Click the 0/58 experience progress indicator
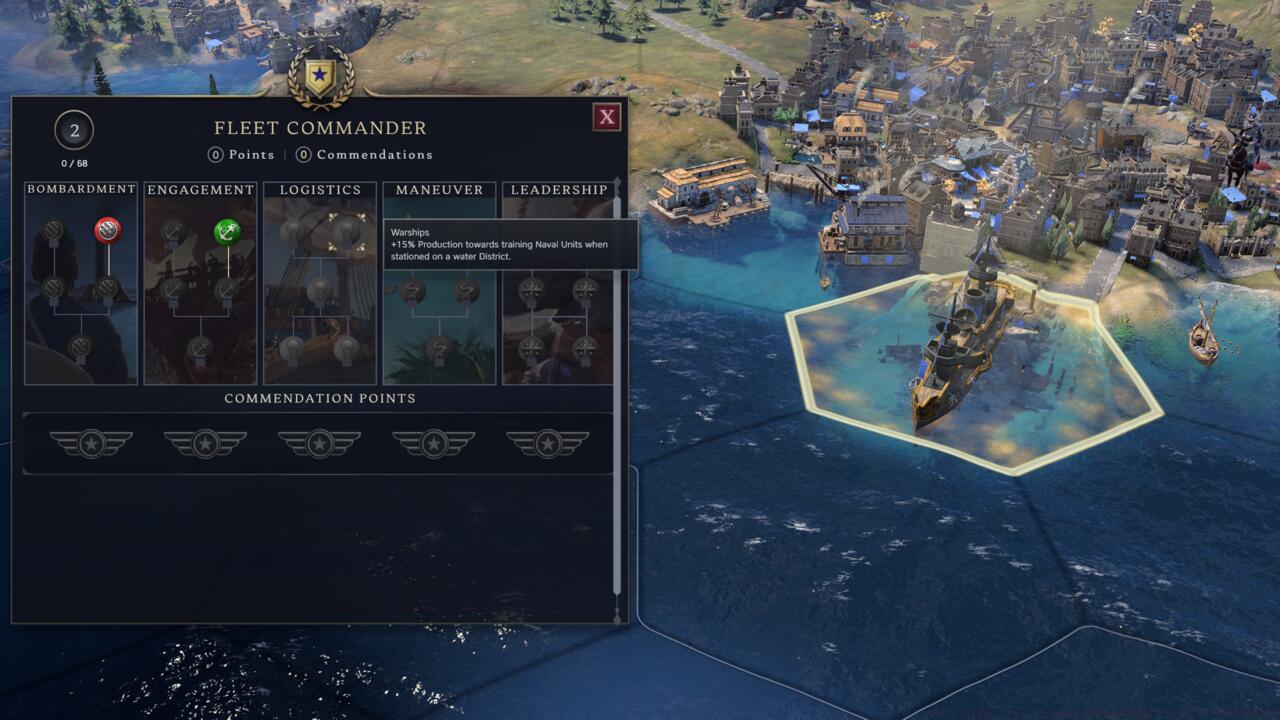Viewport: 1280px width, 720px height. point(72,161)
